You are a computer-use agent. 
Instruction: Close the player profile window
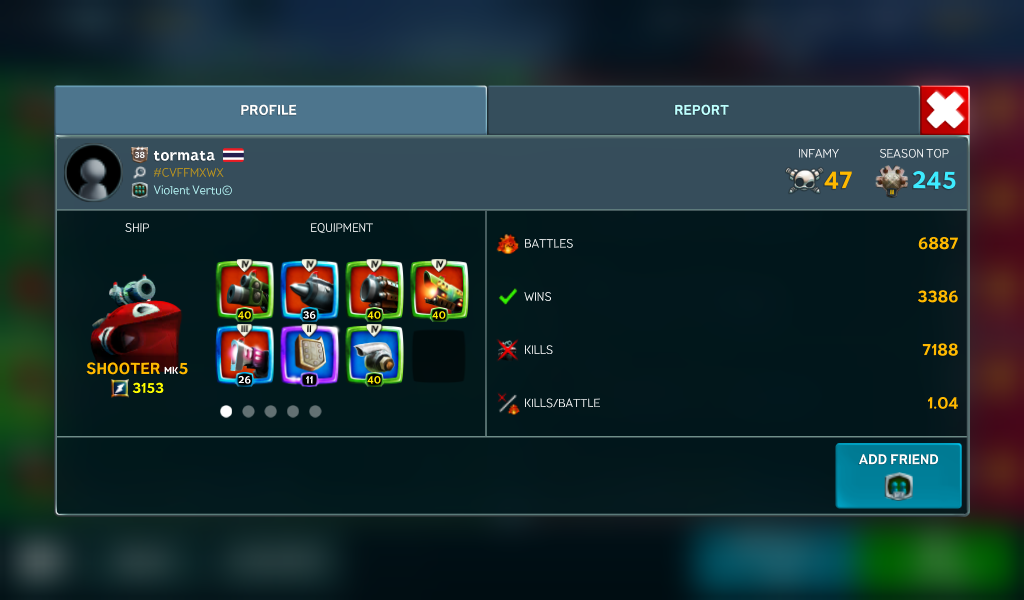(x=944, y=110)
